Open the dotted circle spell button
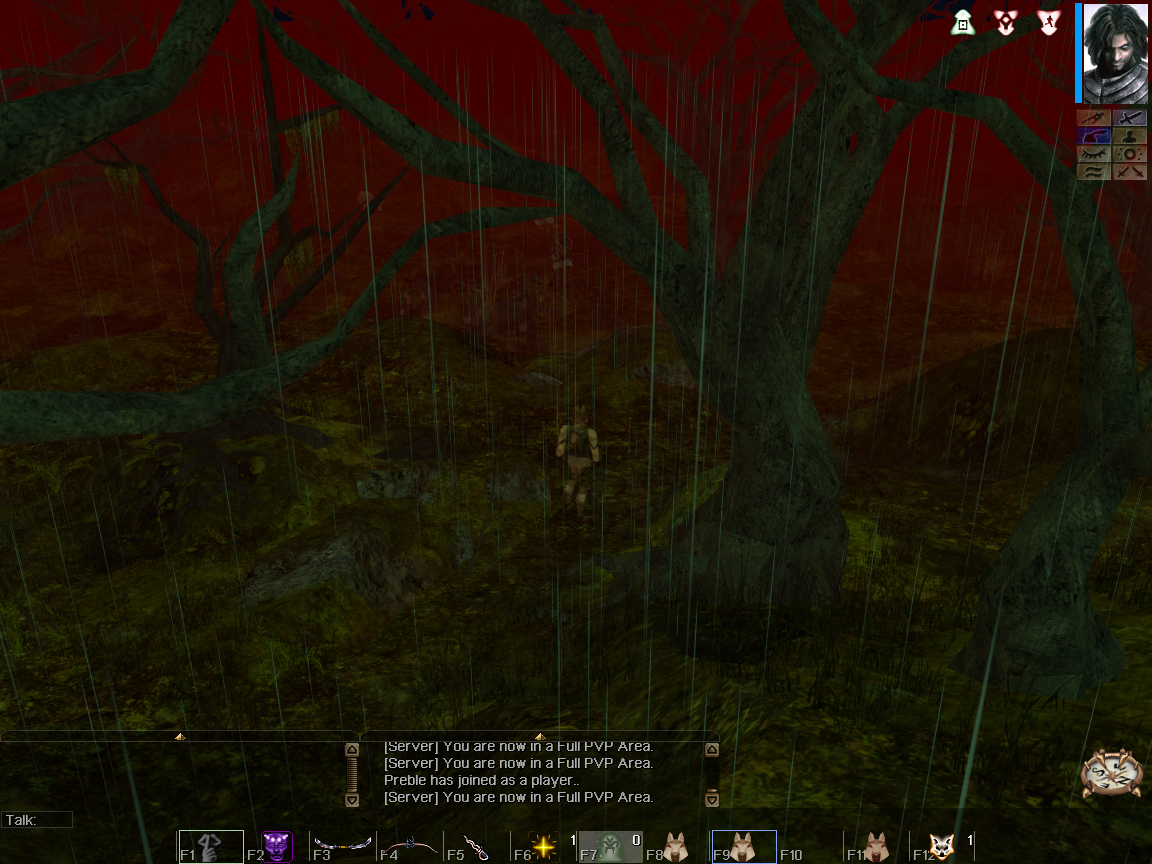 (1129, 154)
